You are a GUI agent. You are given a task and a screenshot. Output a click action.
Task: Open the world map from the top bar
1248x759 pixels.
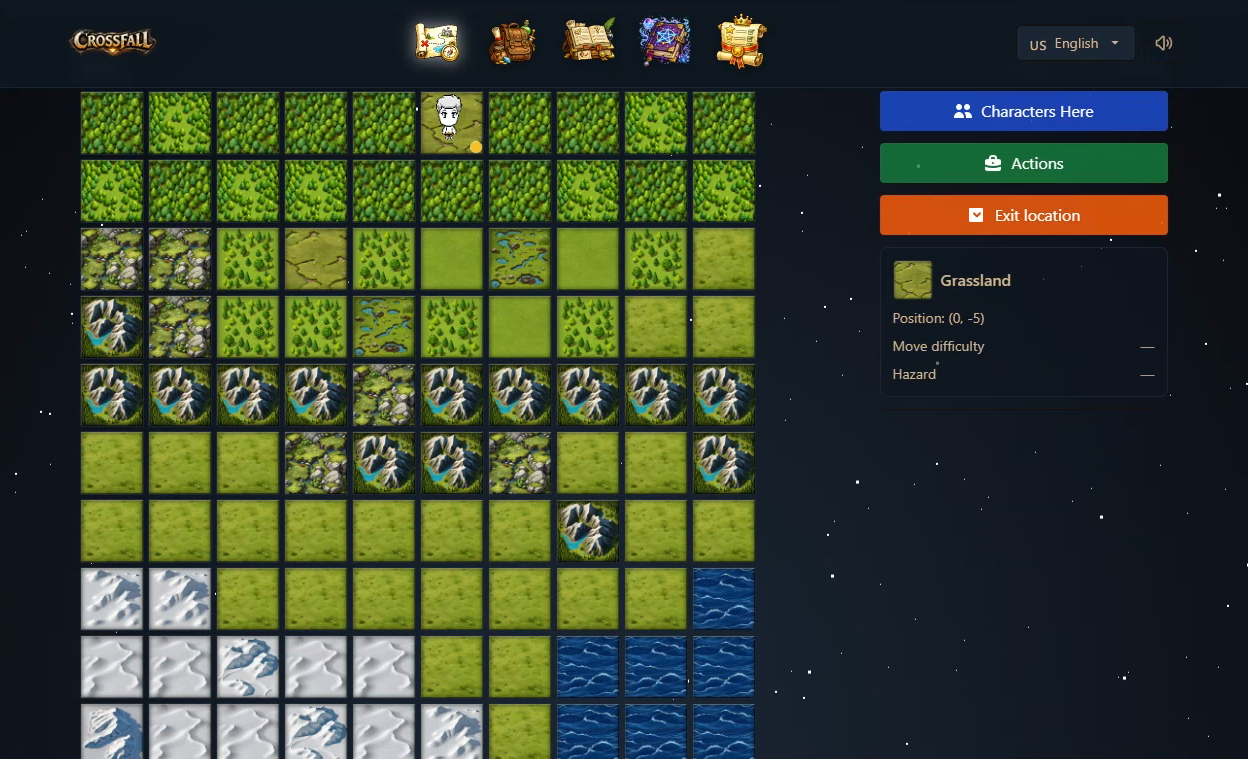[437, 42]
